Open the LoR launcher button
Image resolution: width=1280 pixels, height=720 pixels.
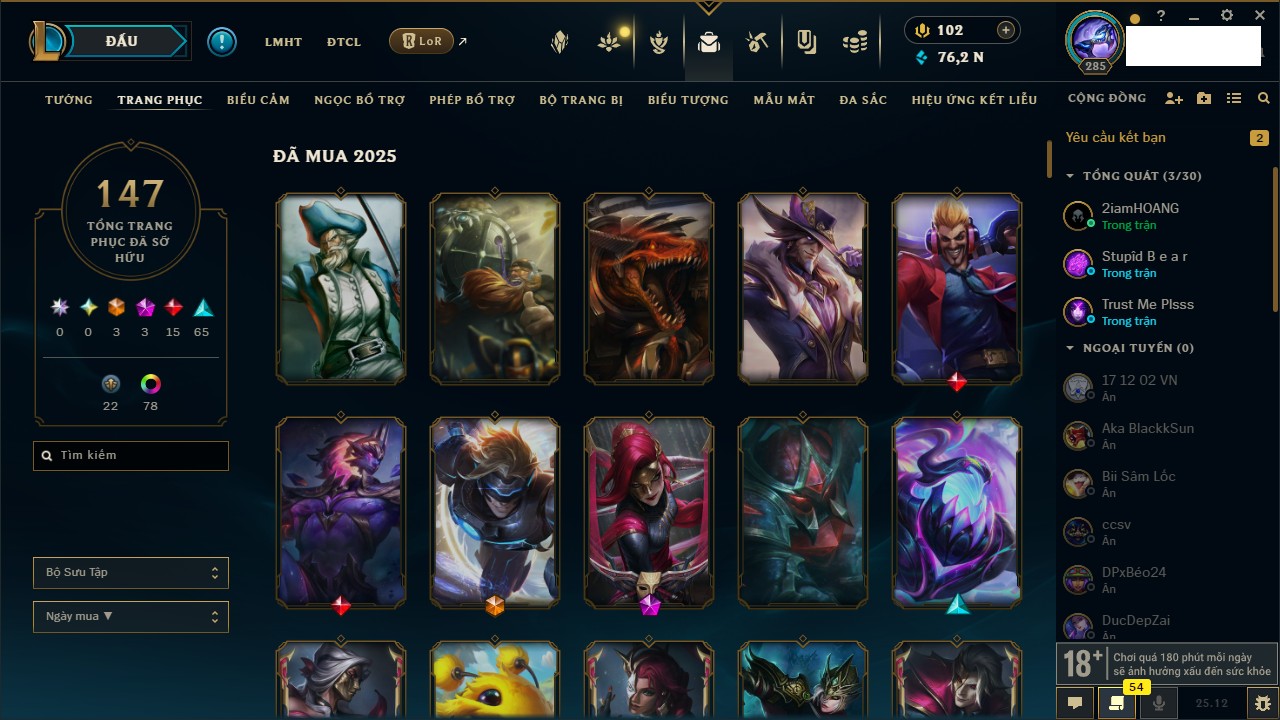421,42
